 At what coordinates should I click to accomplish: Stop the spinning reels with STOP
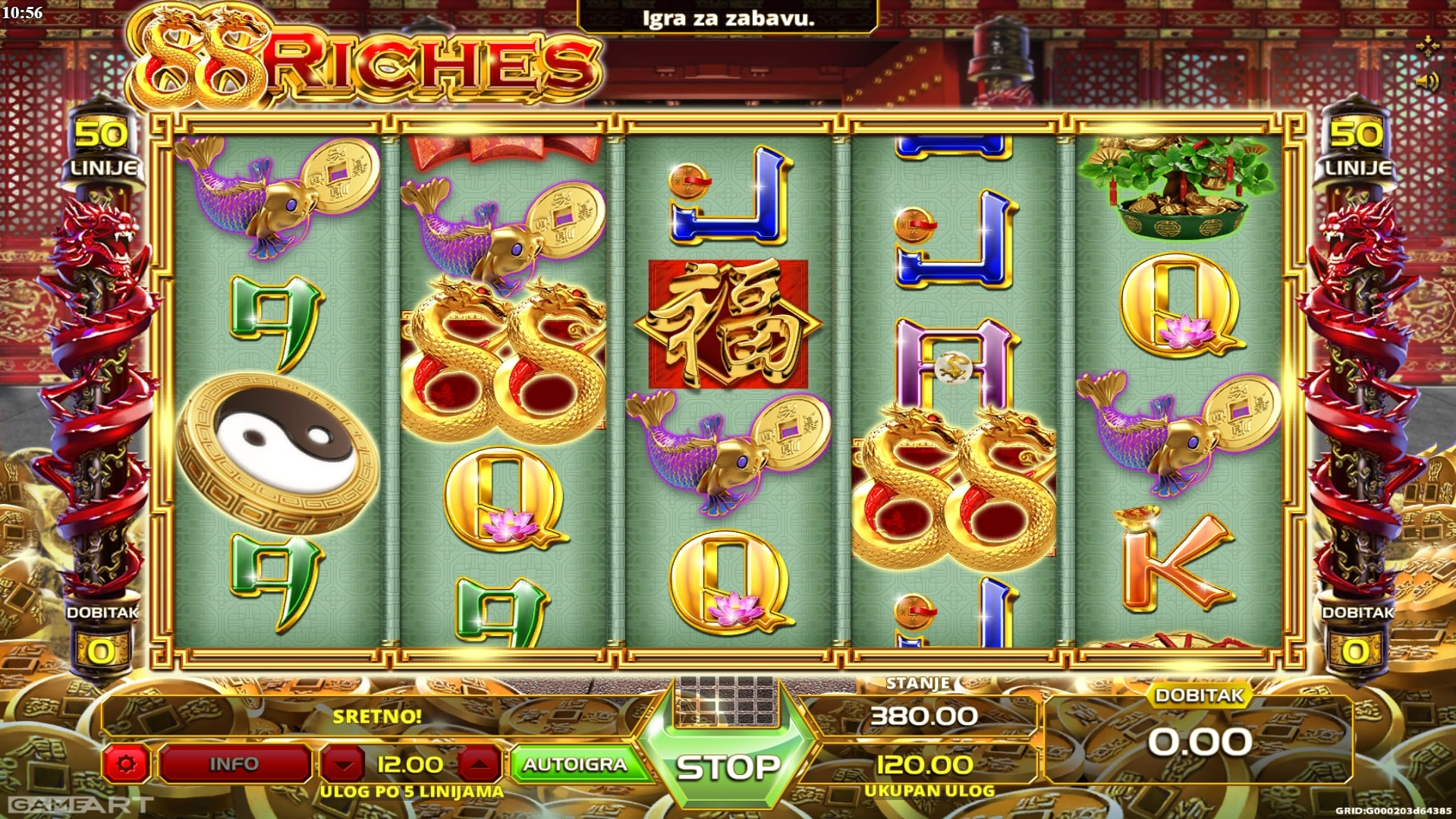pos(728,767)
